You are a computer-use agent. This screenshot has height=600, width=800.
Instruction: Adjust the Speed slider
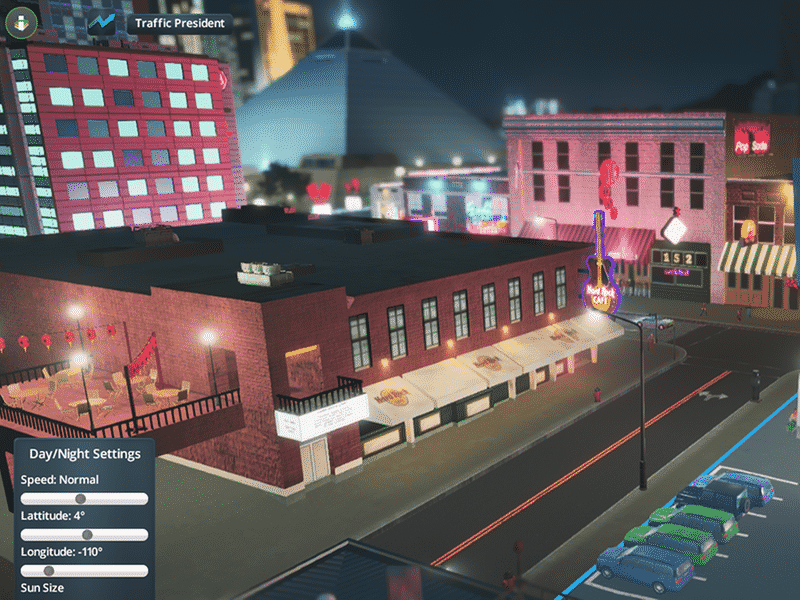tap(81, 499)
